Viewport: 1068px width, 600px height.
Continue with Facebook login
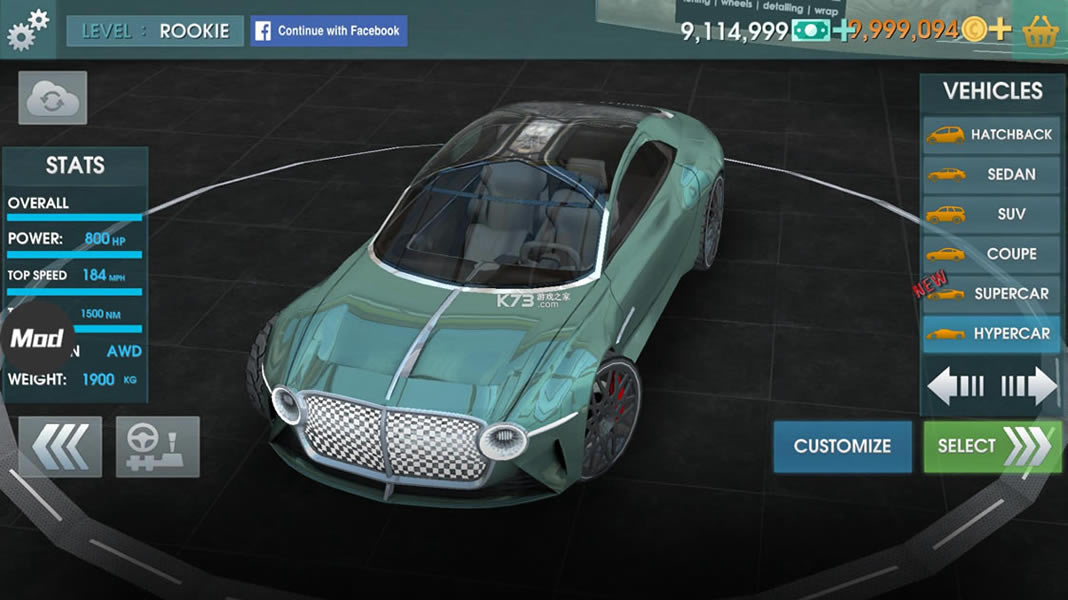pos(328,31)
